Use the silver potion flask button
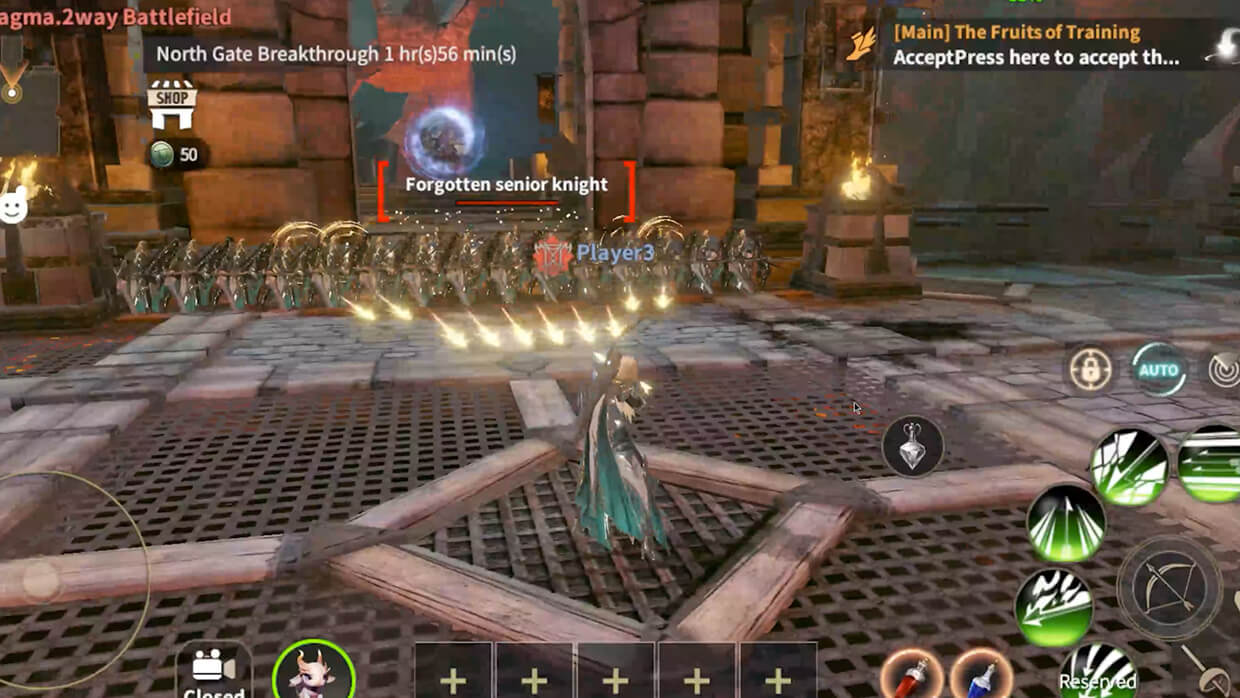1240x698 pixels. (x=913, y=446)
